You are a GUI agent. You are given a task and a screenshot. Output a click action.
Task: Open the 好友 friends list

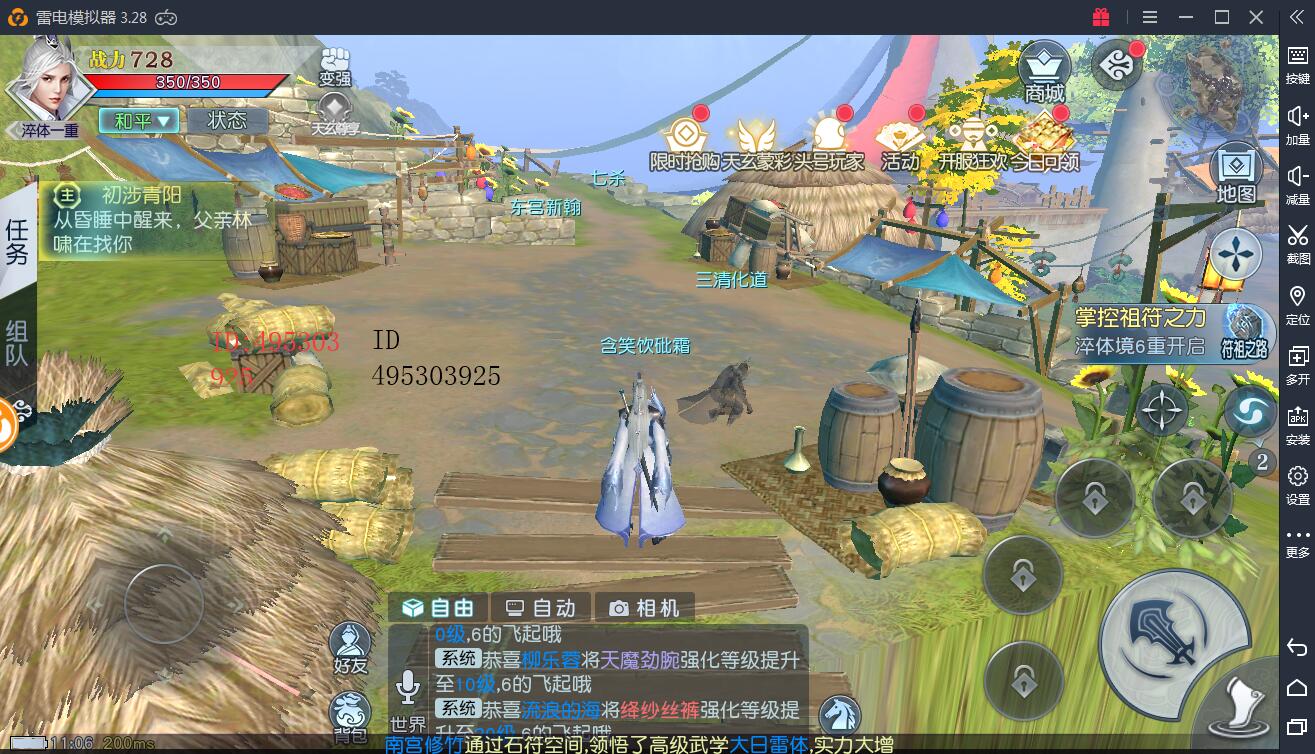coord(351,647)
